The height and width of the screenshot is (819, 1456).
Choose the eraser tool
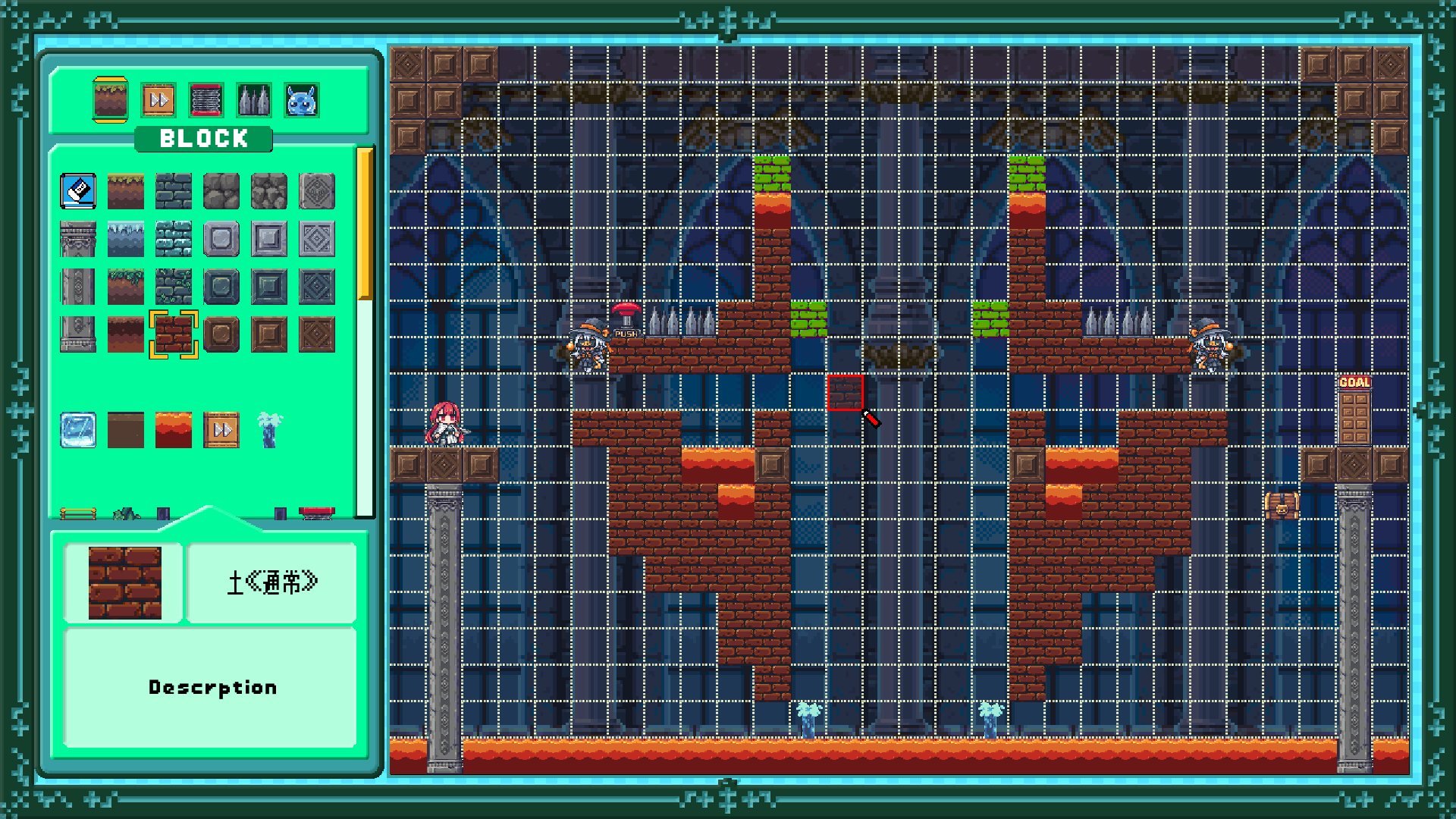78,191
